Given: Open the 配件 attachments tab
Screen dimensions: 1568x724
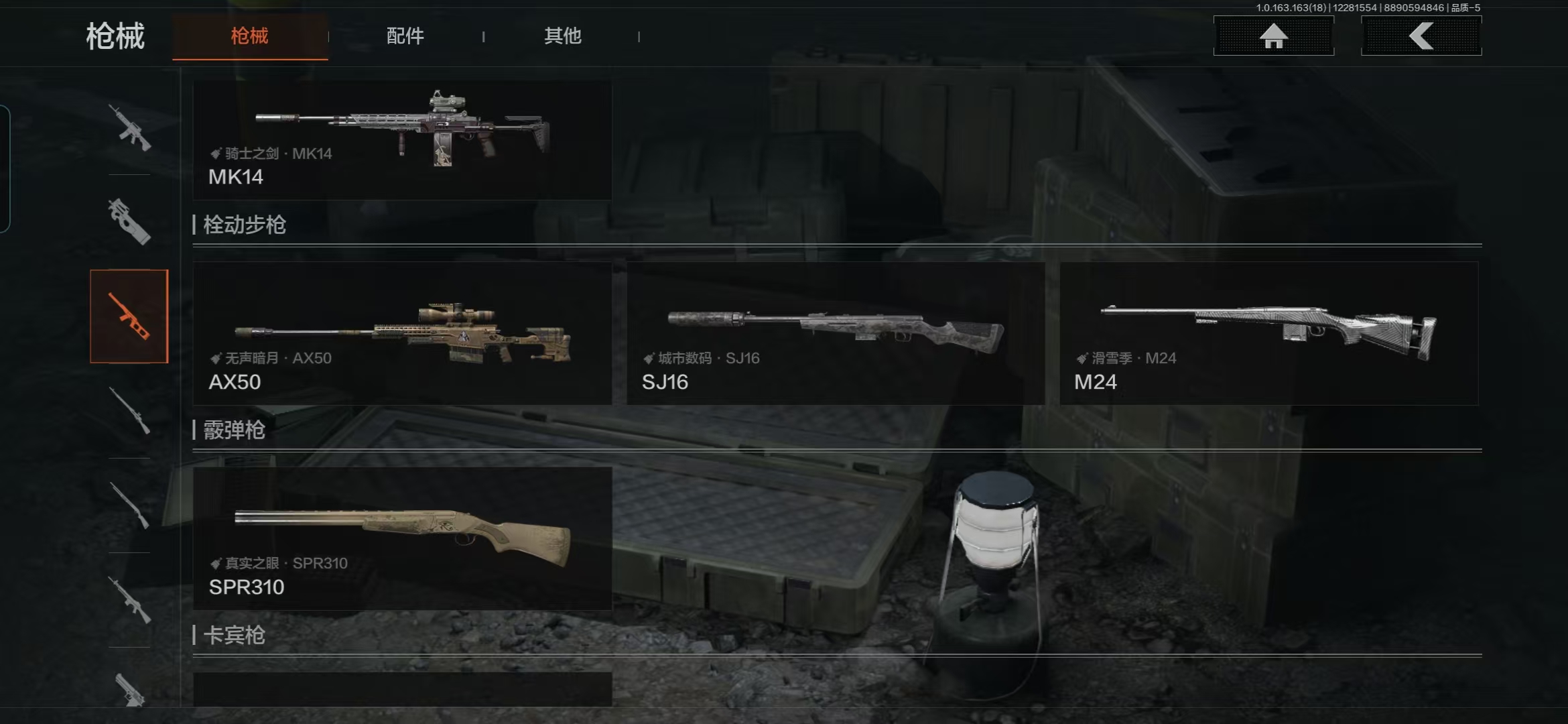Looking at the screenshot, I should tap(405, 36).
